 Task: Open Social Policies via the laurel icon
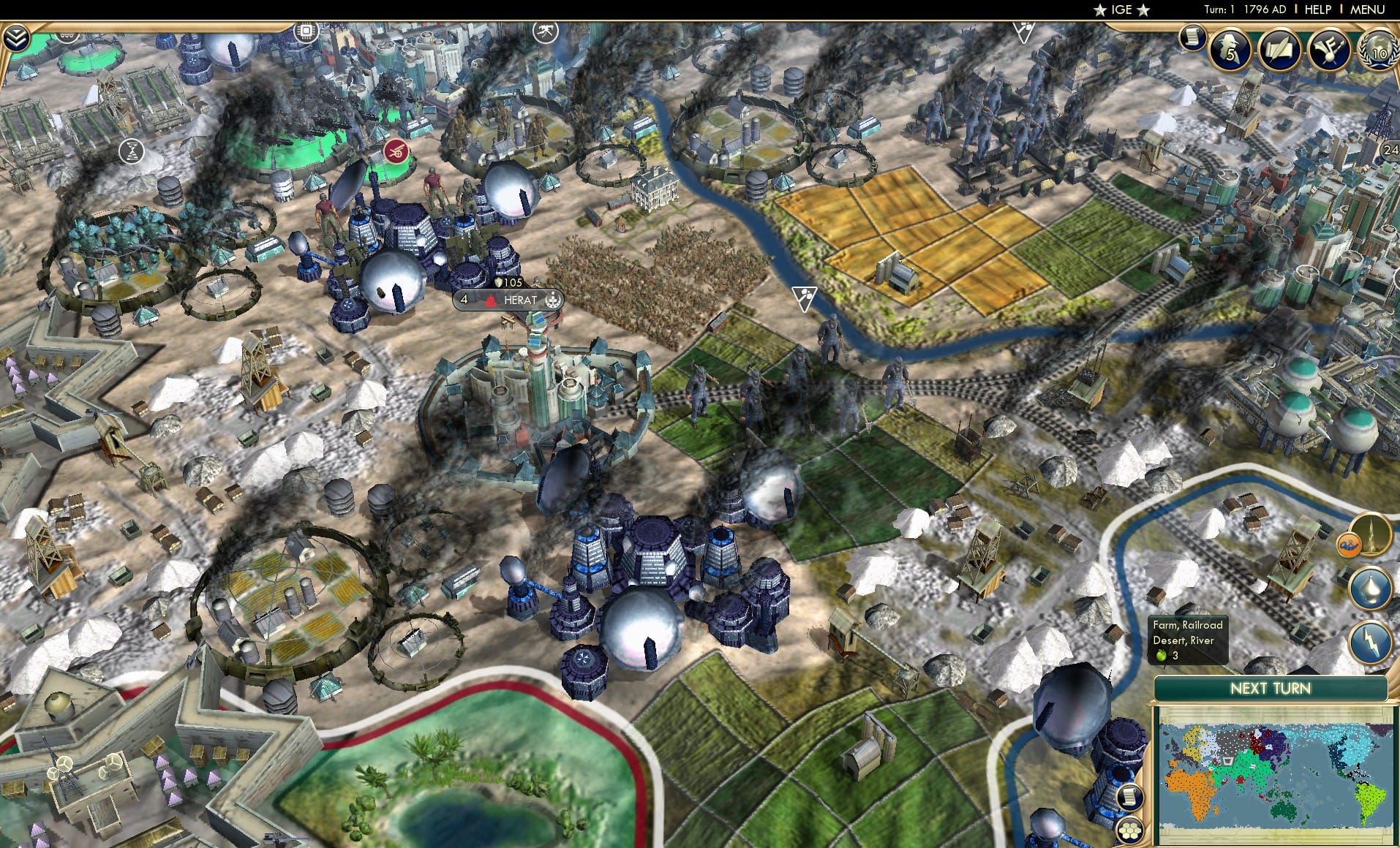tap(1378, 50)
